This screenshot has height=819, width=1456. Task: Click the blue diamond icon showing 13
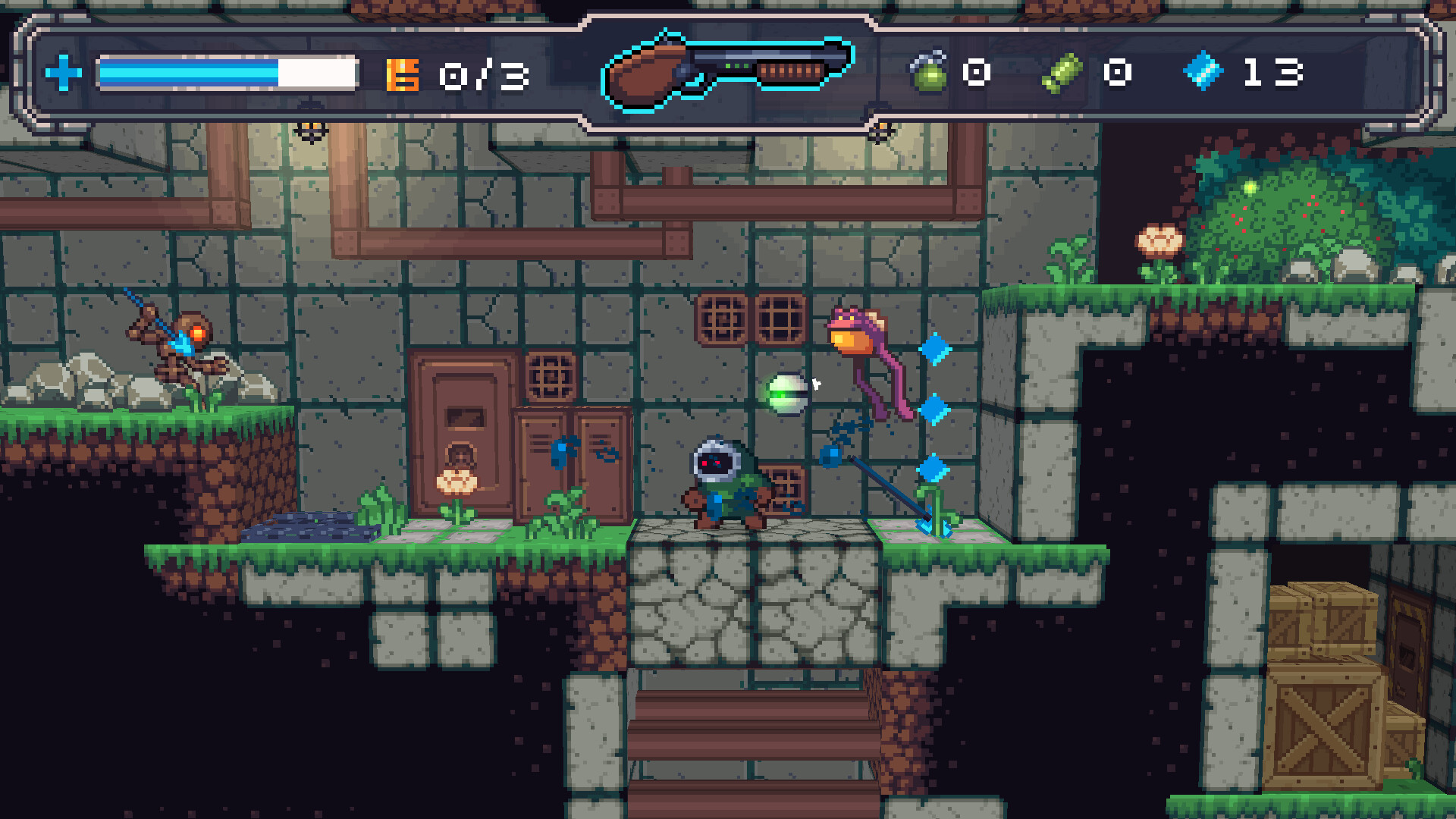pos(1202,70)
